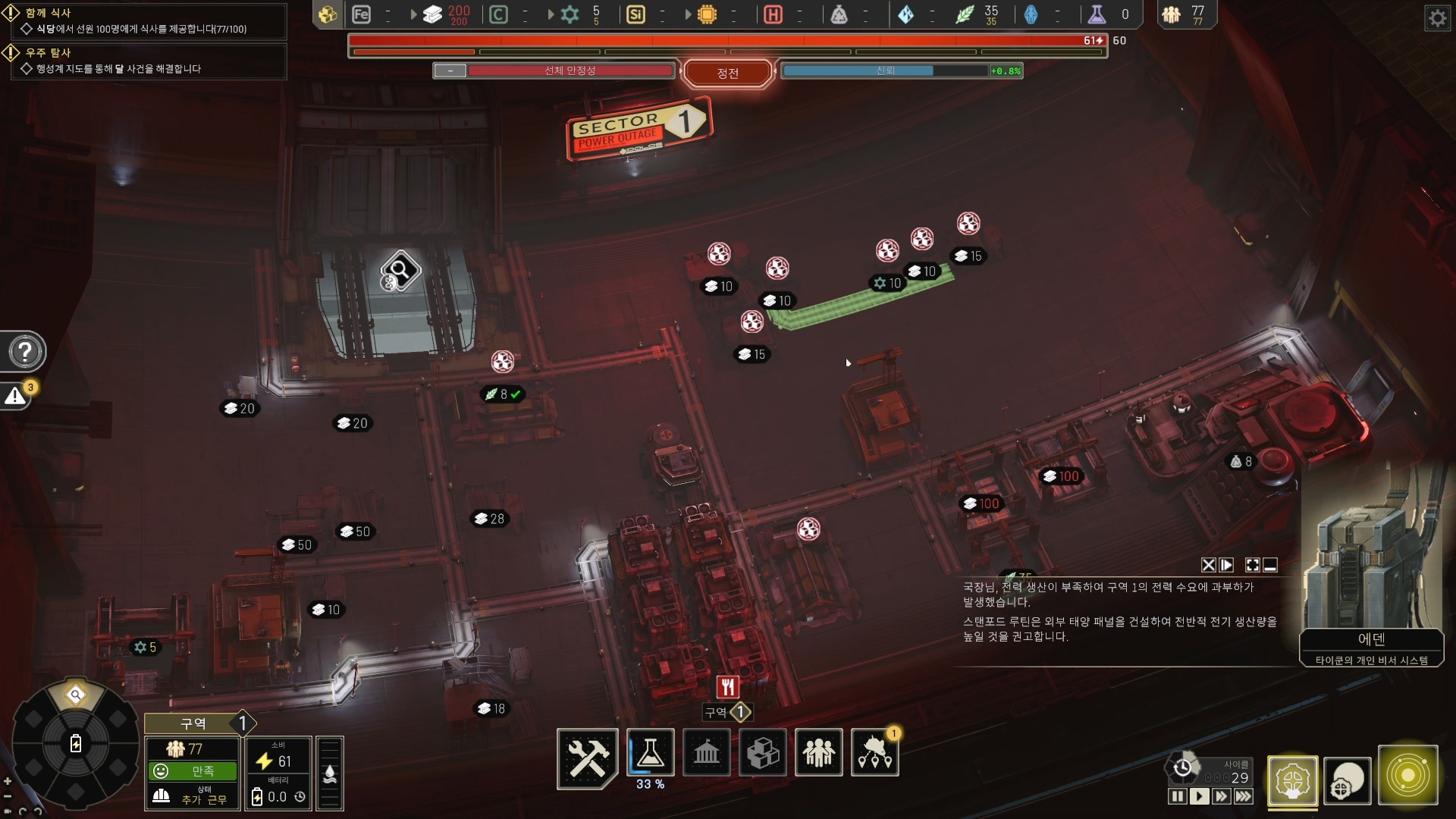Open the crew population menu
The width and height of the screenshot is (1456, 819).
point(818,753)
